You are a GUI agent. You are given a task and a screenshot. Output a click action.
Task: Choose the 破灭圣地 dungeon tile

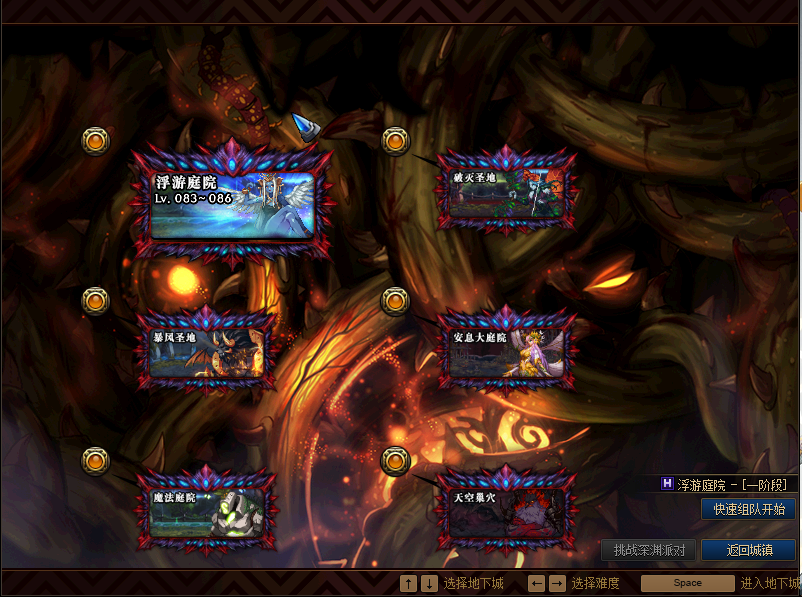click(509, 194)
